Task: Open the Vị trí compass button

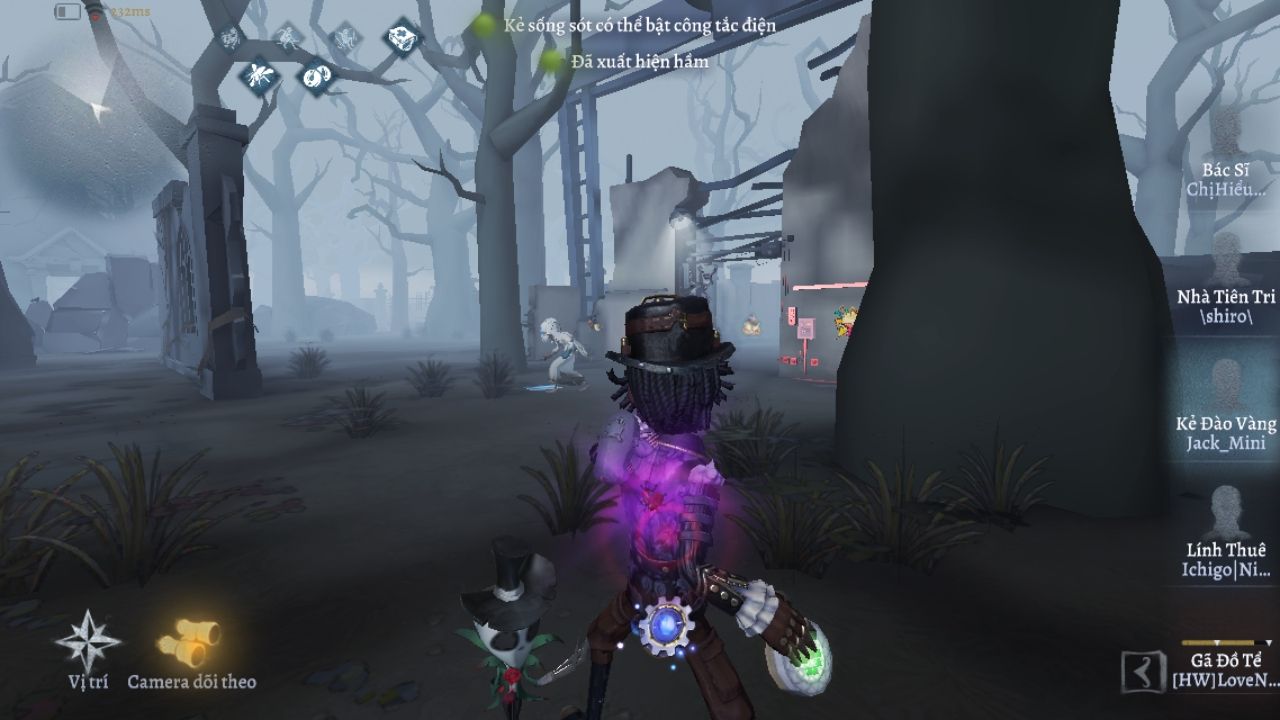Action: [88, 640]
